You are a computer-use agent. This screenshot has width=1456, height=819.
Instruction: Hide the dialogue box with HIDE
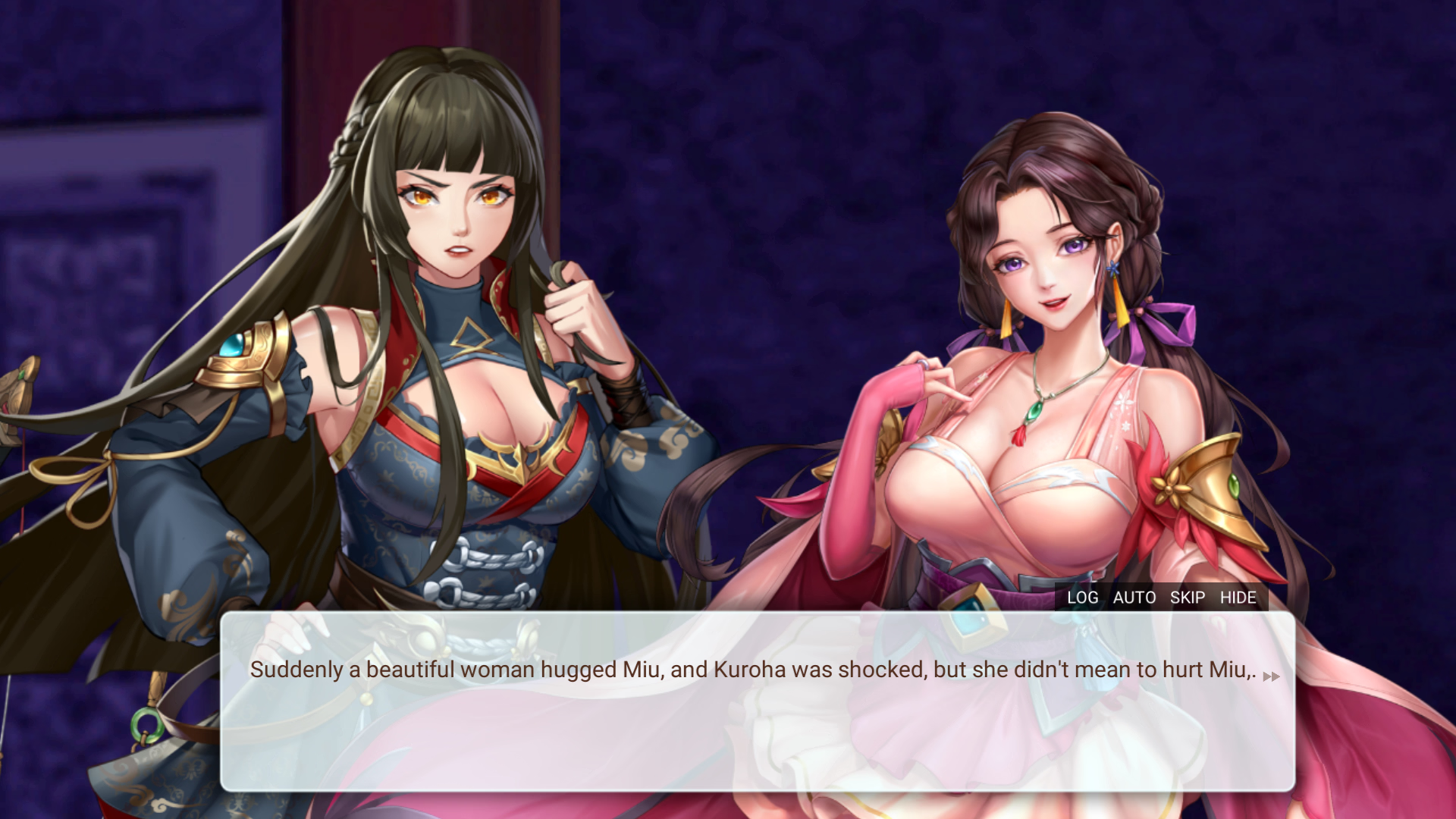pyautogui.click(x=1238, y=598)
